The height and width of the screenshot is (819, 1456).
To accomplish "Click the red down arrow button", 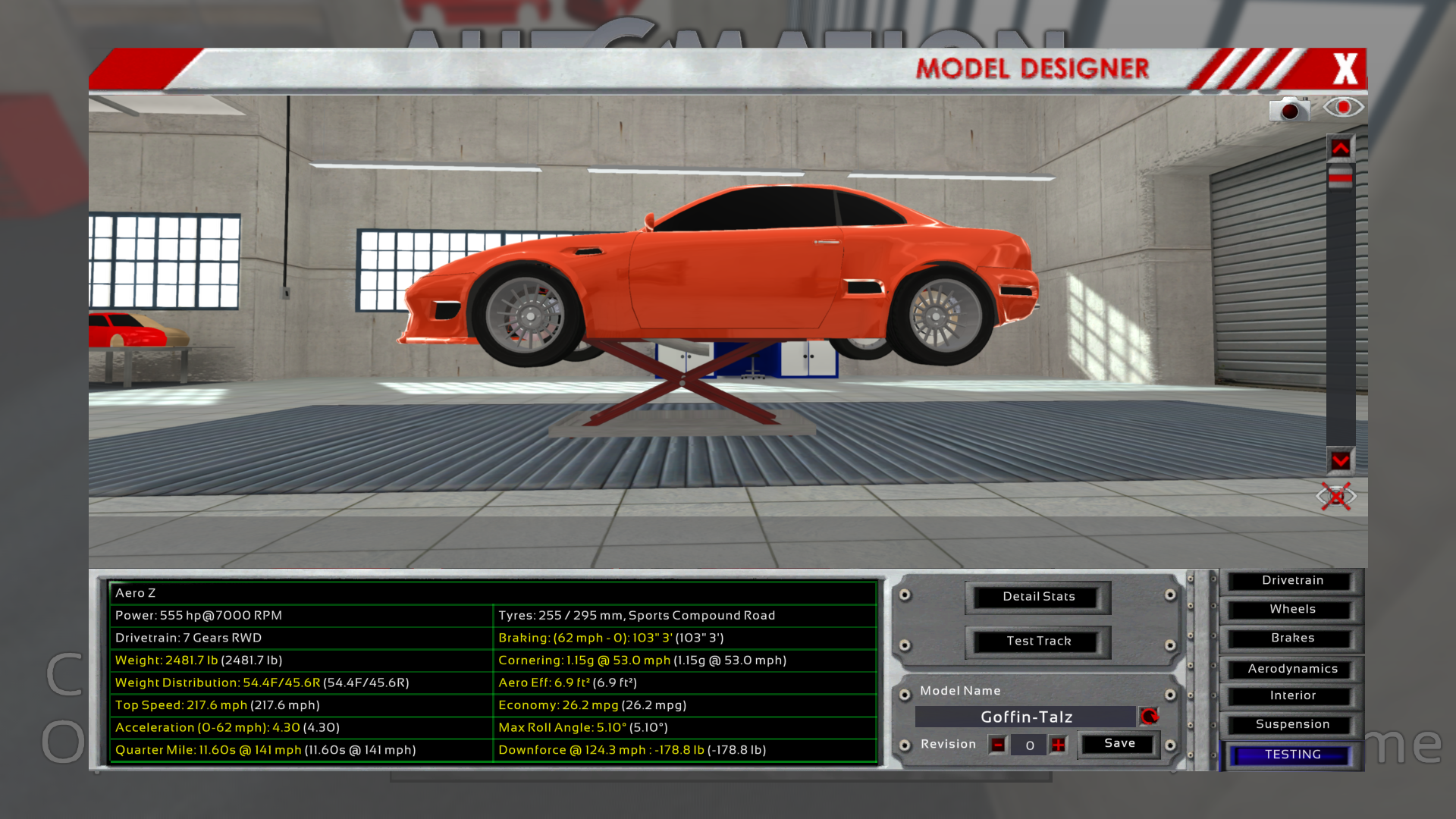I will (x=1340, y=460).
